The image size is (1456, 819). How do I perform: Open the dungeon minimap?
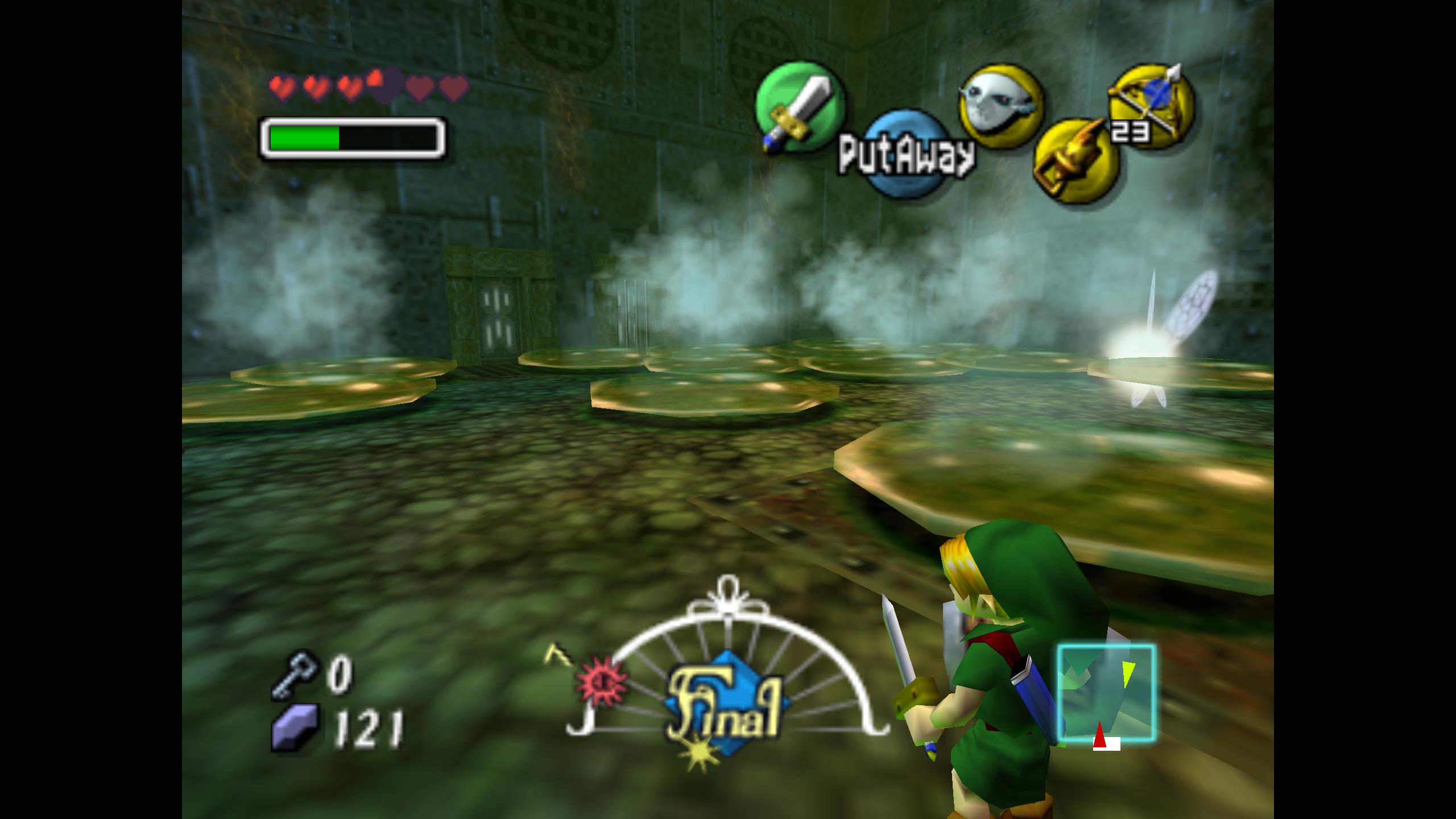click(x=1106, y=693)
